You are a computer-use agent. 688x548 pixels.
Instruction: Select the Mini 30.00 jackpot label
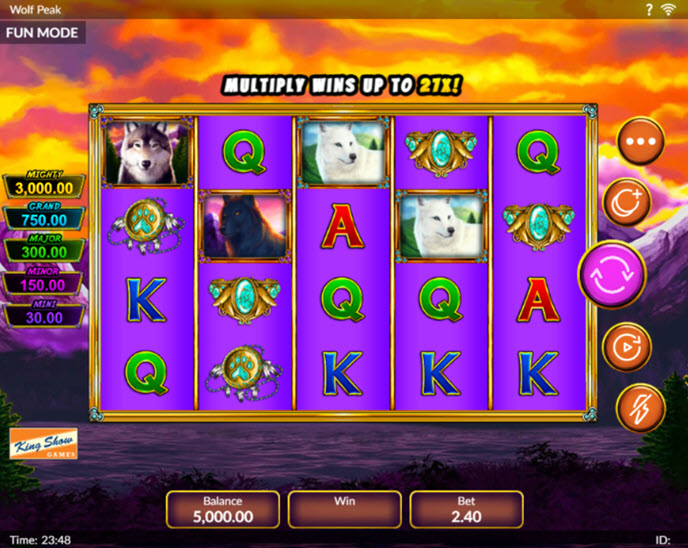tap(43, 314)
